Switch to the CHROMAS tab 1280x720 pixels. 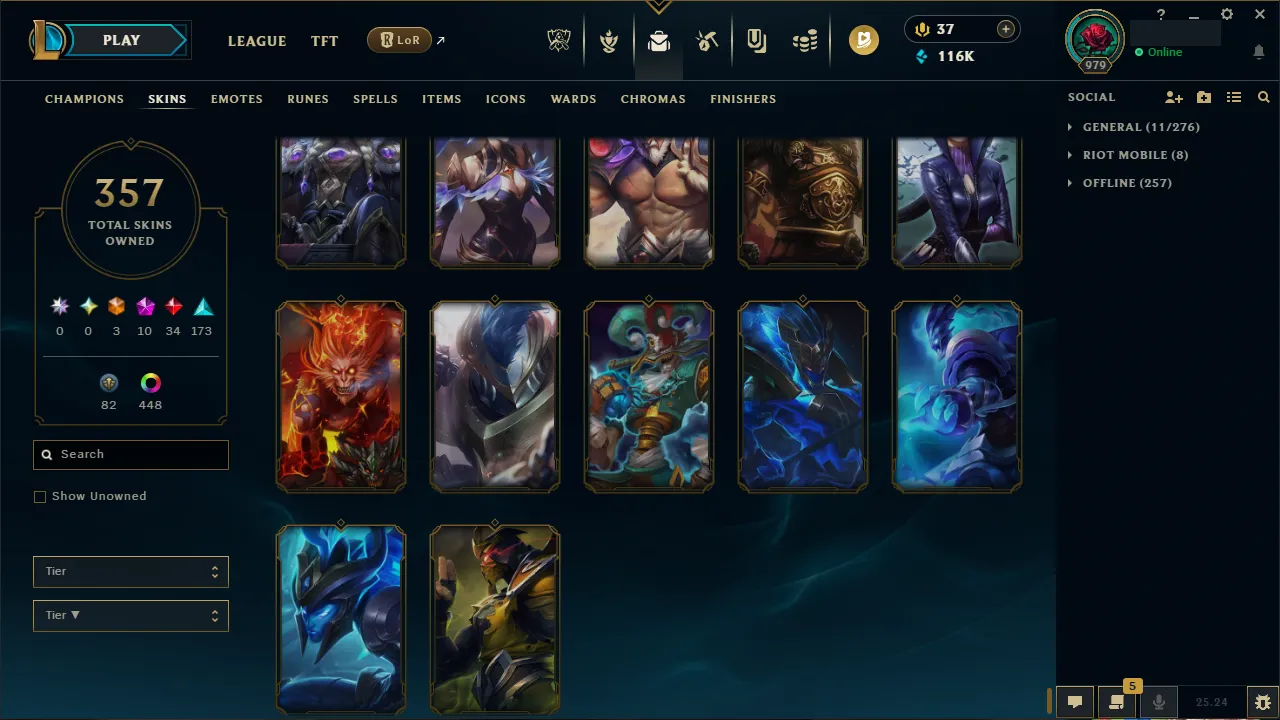click(x=653, y=99)
